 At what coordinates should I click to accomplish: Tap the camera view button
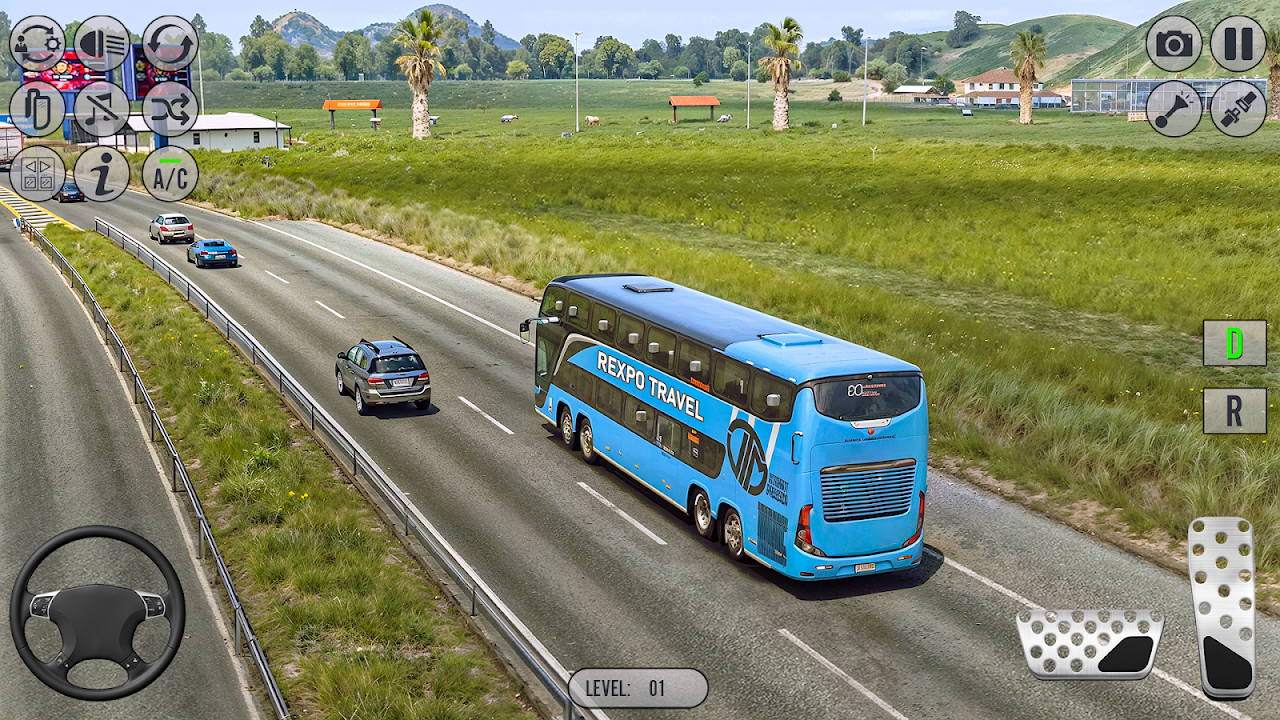coord(1174,44)
